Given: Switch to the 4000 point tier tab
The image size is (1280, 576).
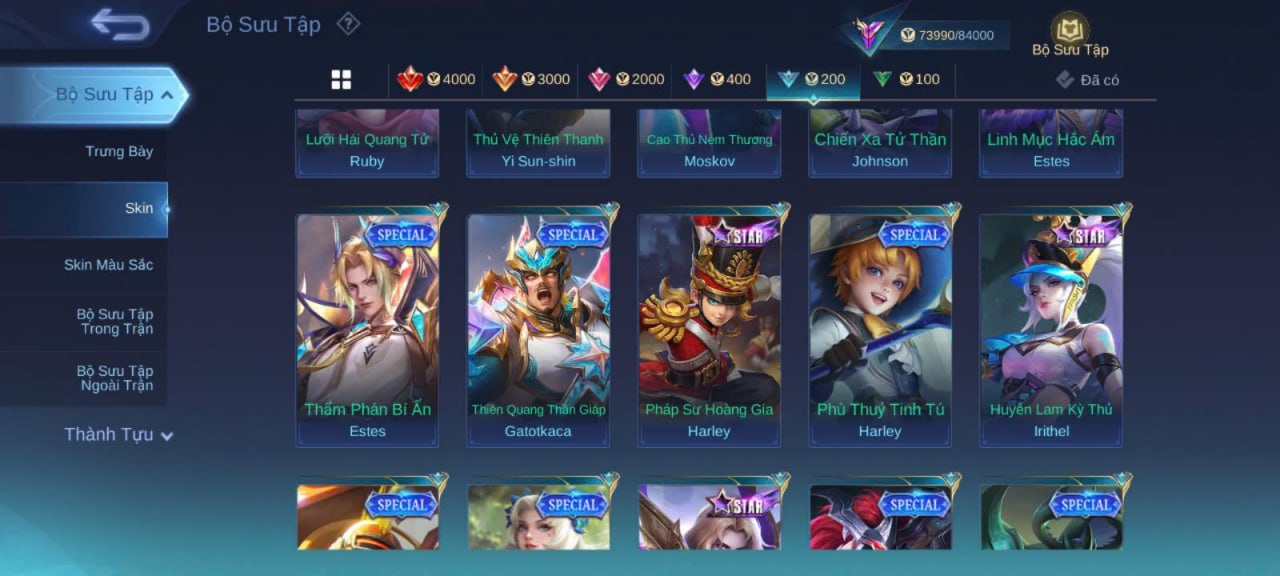Looking at the screenshot, I should tap(436, 80).
